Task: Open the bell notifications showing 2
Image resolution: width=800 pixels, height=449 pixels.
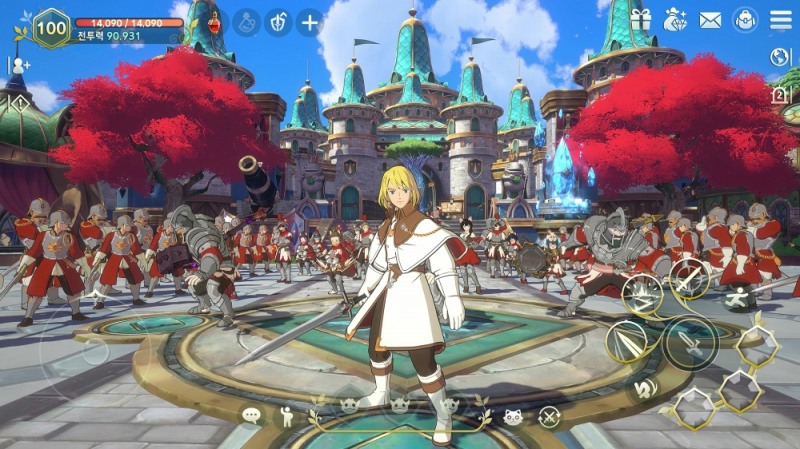Action: coord(780,95)
